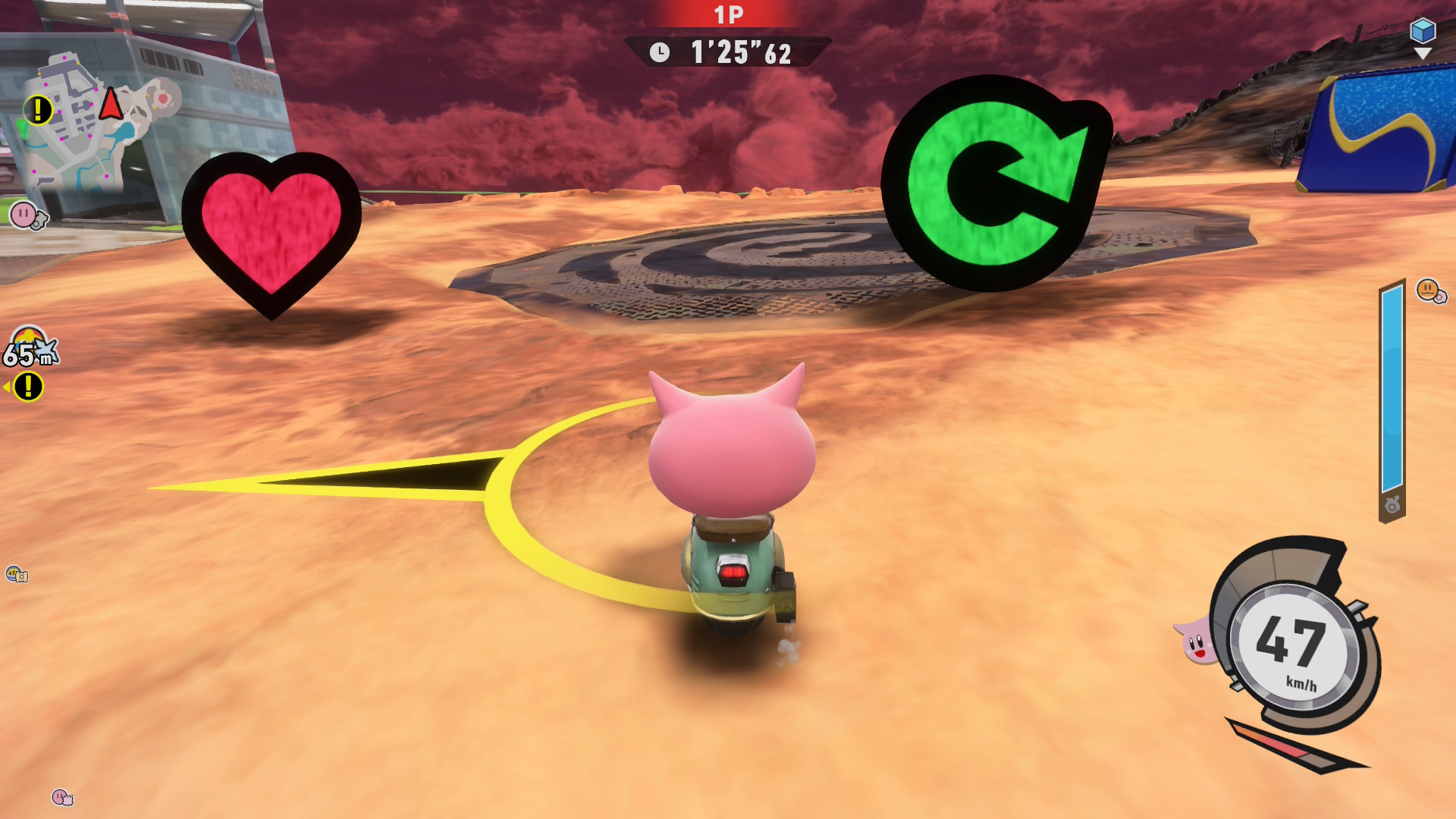Click the Kirby portrait beside the speedometer
Image resolution: width=1456 pixels, height=819 pixels.
coord(1197,641)
